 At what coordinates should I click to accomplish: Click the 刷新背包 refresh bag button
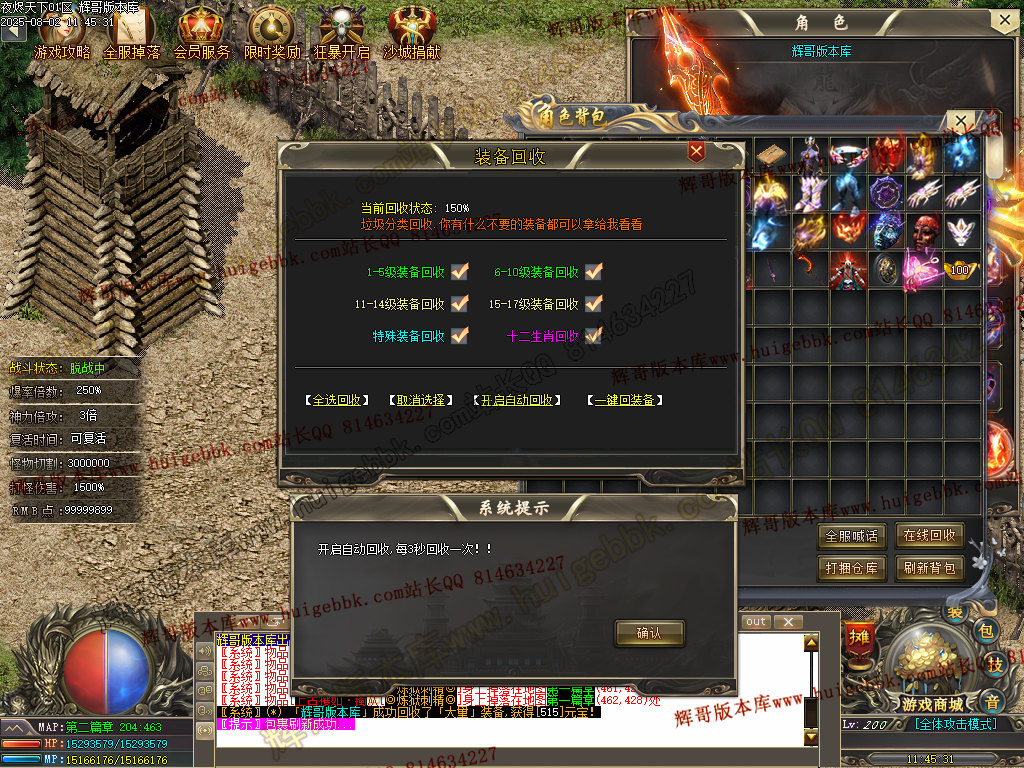click(929, 569)
